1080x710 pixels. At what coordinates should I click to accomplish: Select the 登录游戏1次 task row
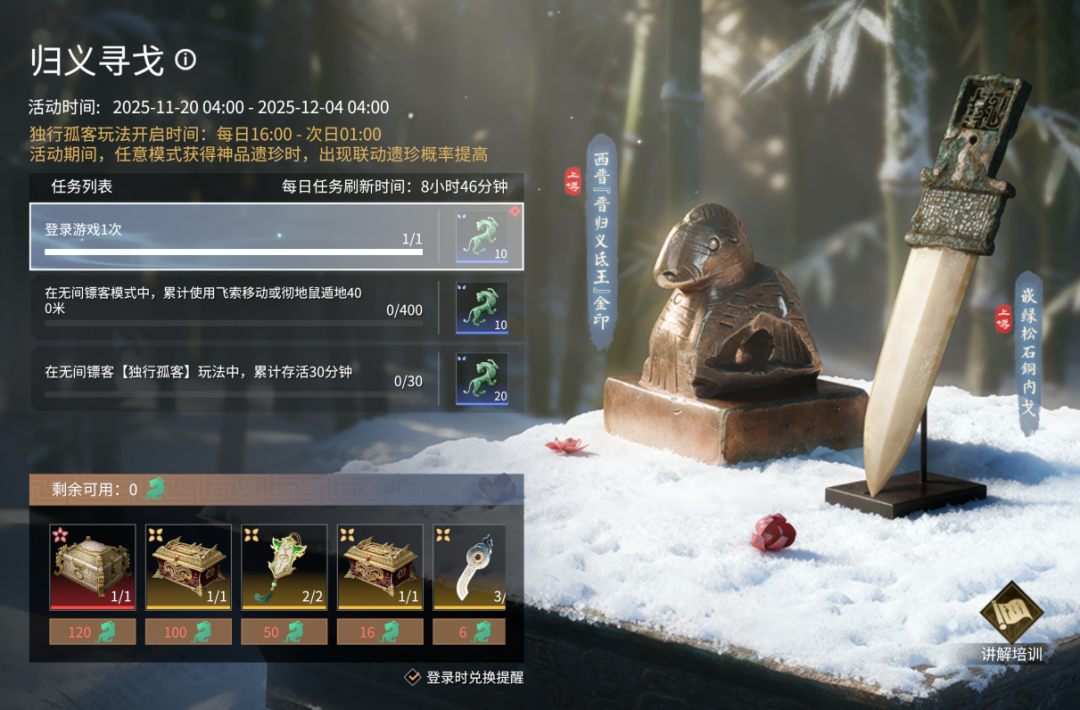[x=233, y=237]
